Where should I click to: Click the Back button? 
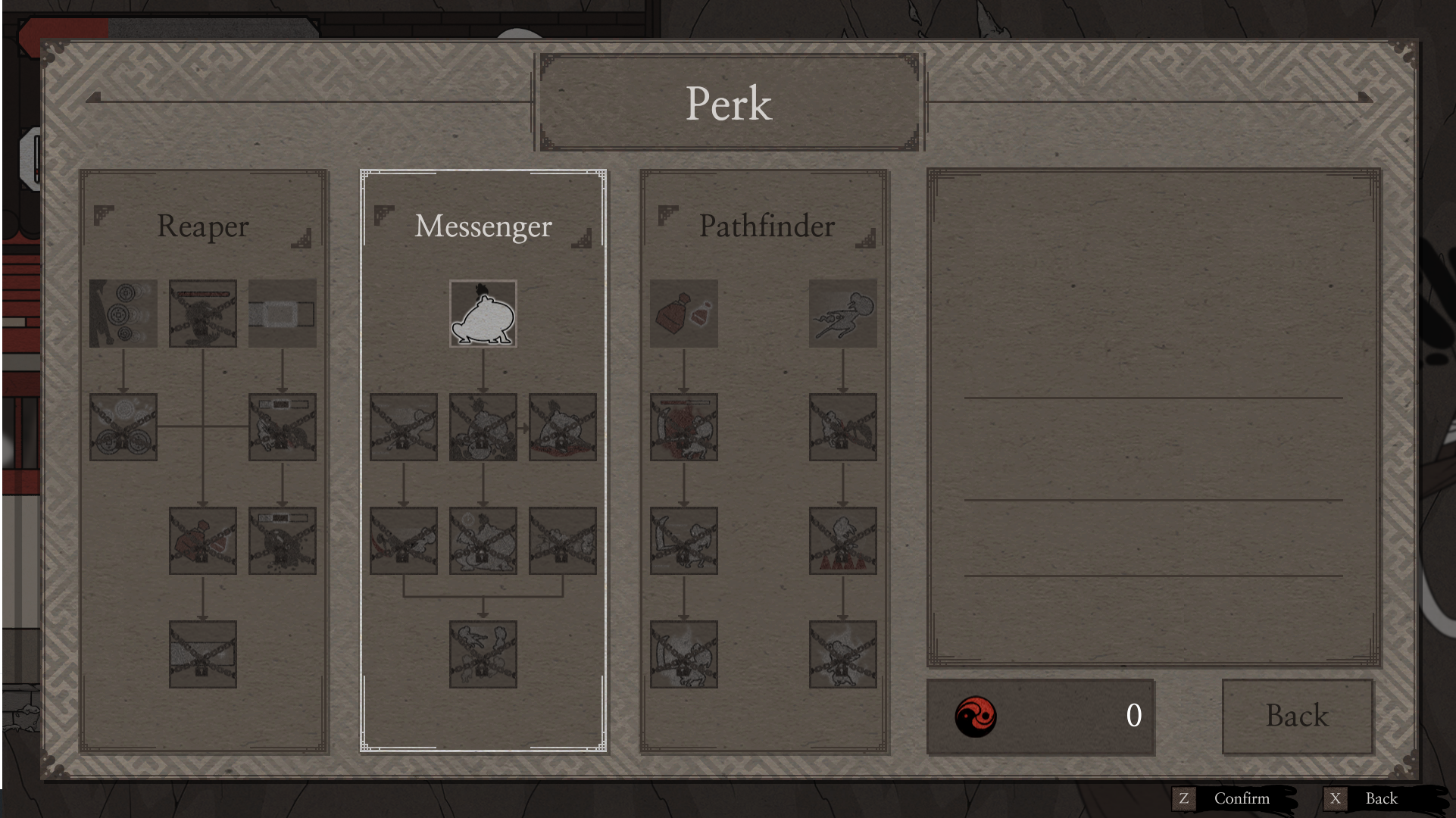point(1297,715)
